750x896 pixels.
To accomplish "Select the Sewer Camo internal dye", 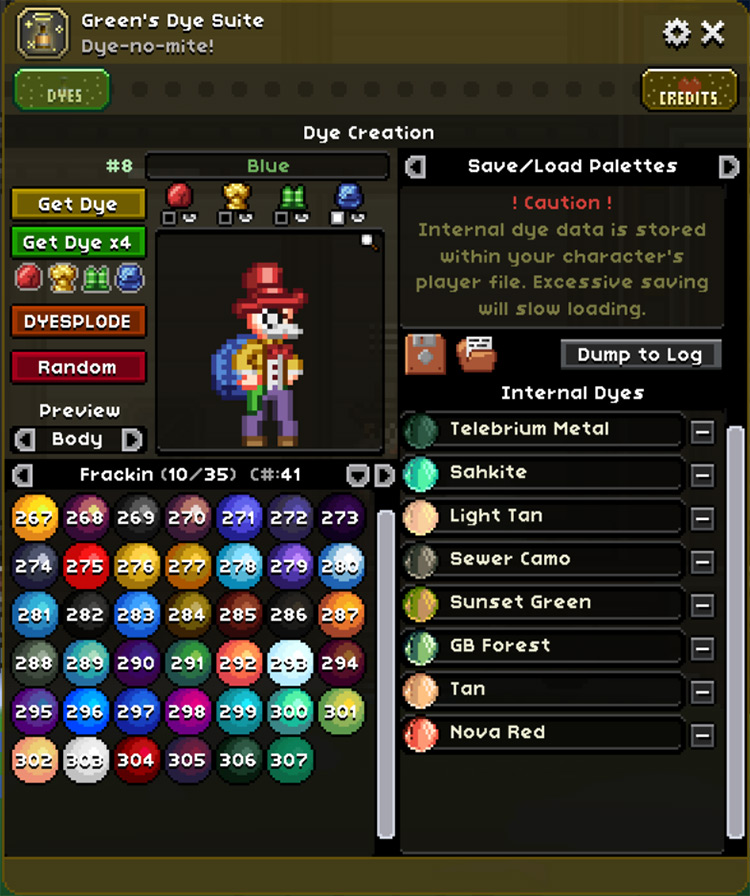I will (x=543, y=560).
